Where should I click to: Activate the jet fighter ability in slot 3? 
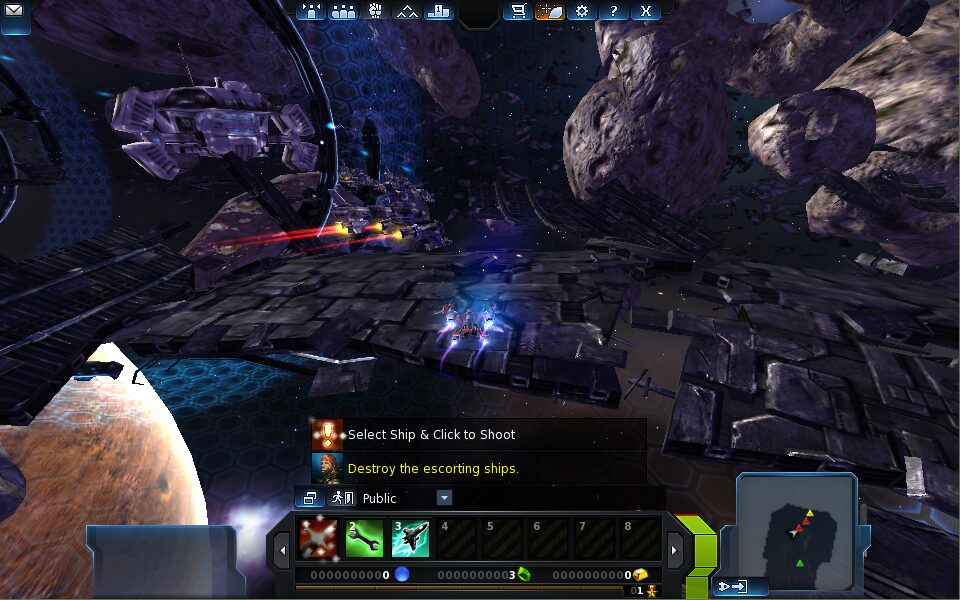coord(410,539)
